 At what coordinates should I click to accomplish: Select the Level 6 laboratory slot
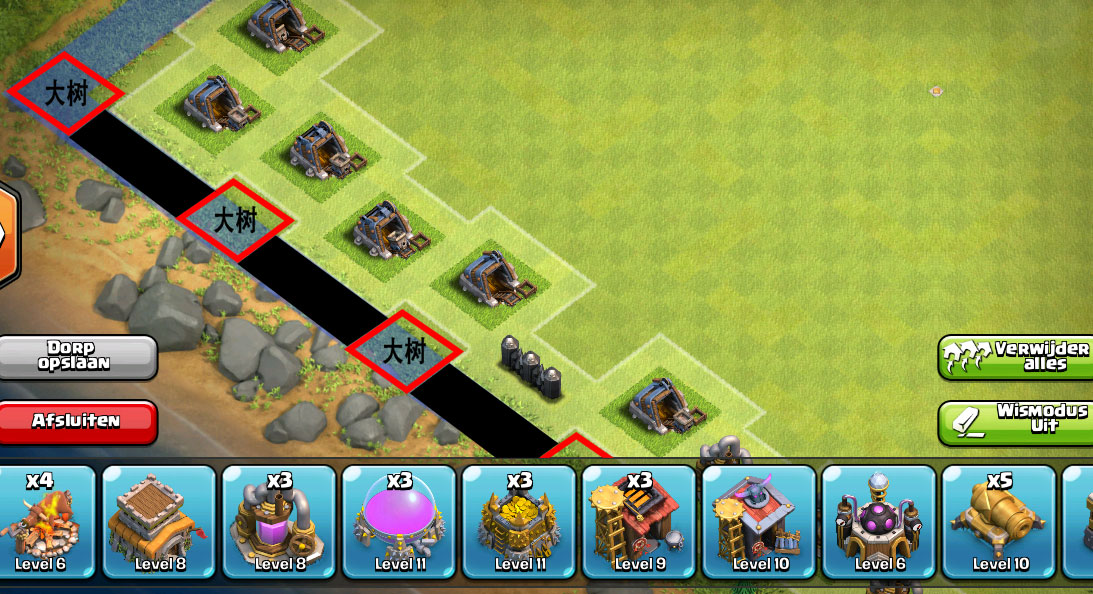879,521
